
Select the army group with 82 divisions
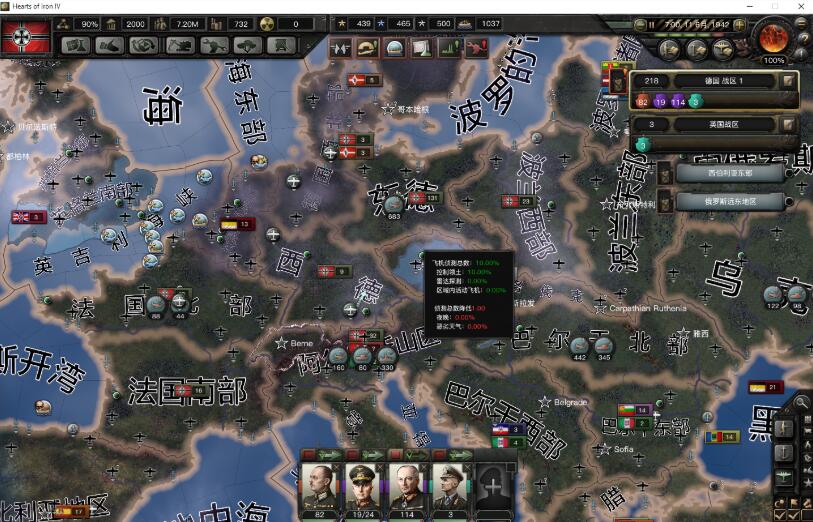coord(642,101)
